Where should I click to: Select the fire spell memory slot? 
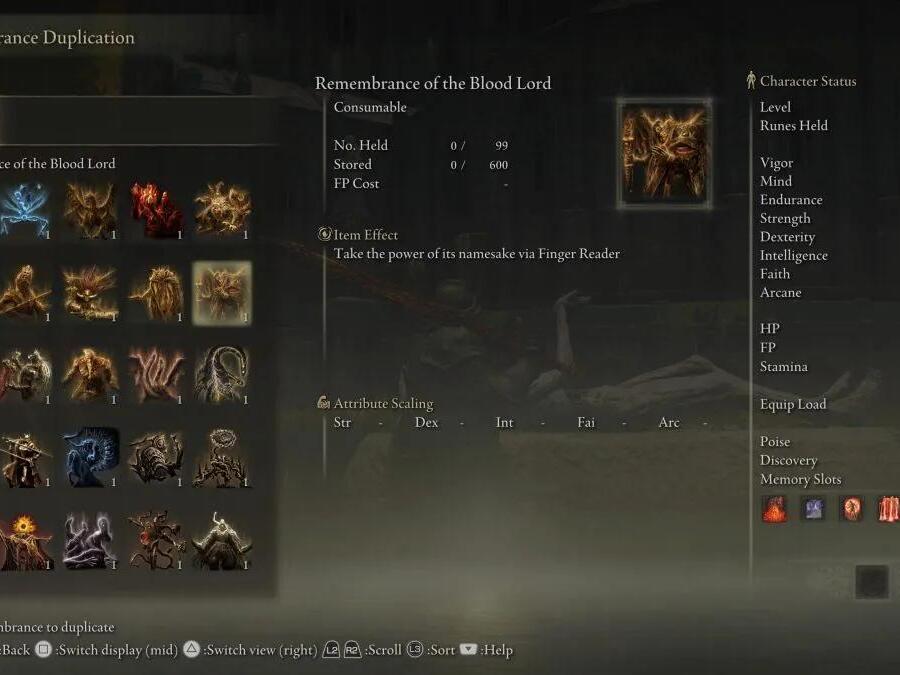click(774, 509)
